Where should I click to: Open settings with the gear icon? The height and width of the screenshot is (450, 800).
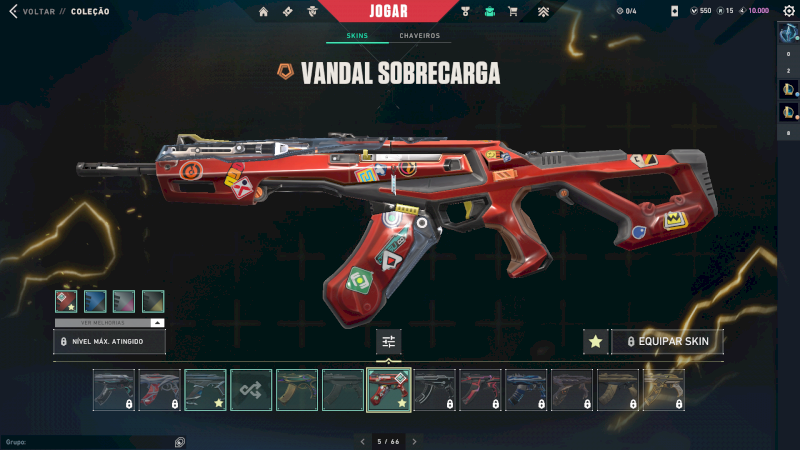(788, 11)
